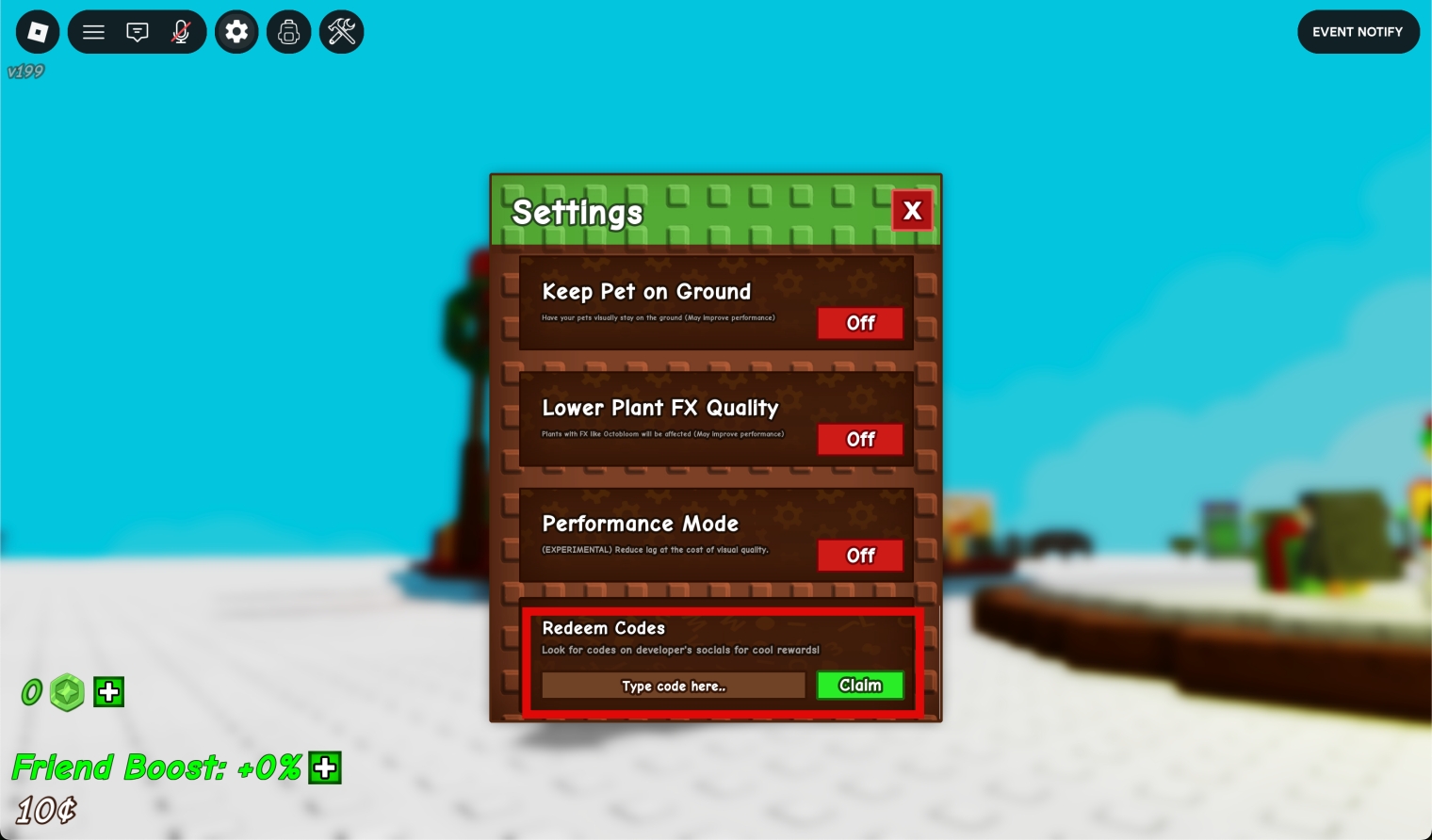
Task: Open the backpack inventory
Action: tap(288, 31)
